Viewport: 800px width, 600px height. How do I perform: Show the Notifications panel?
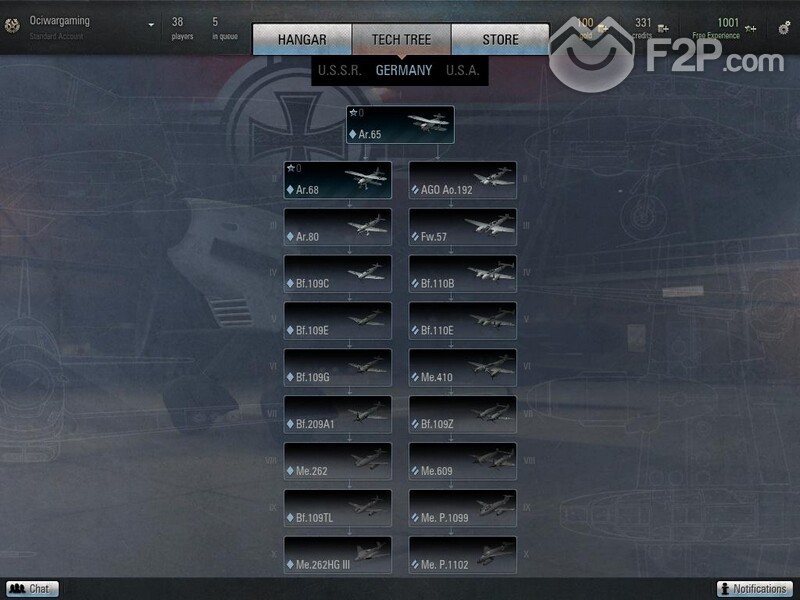pos(755,589)
